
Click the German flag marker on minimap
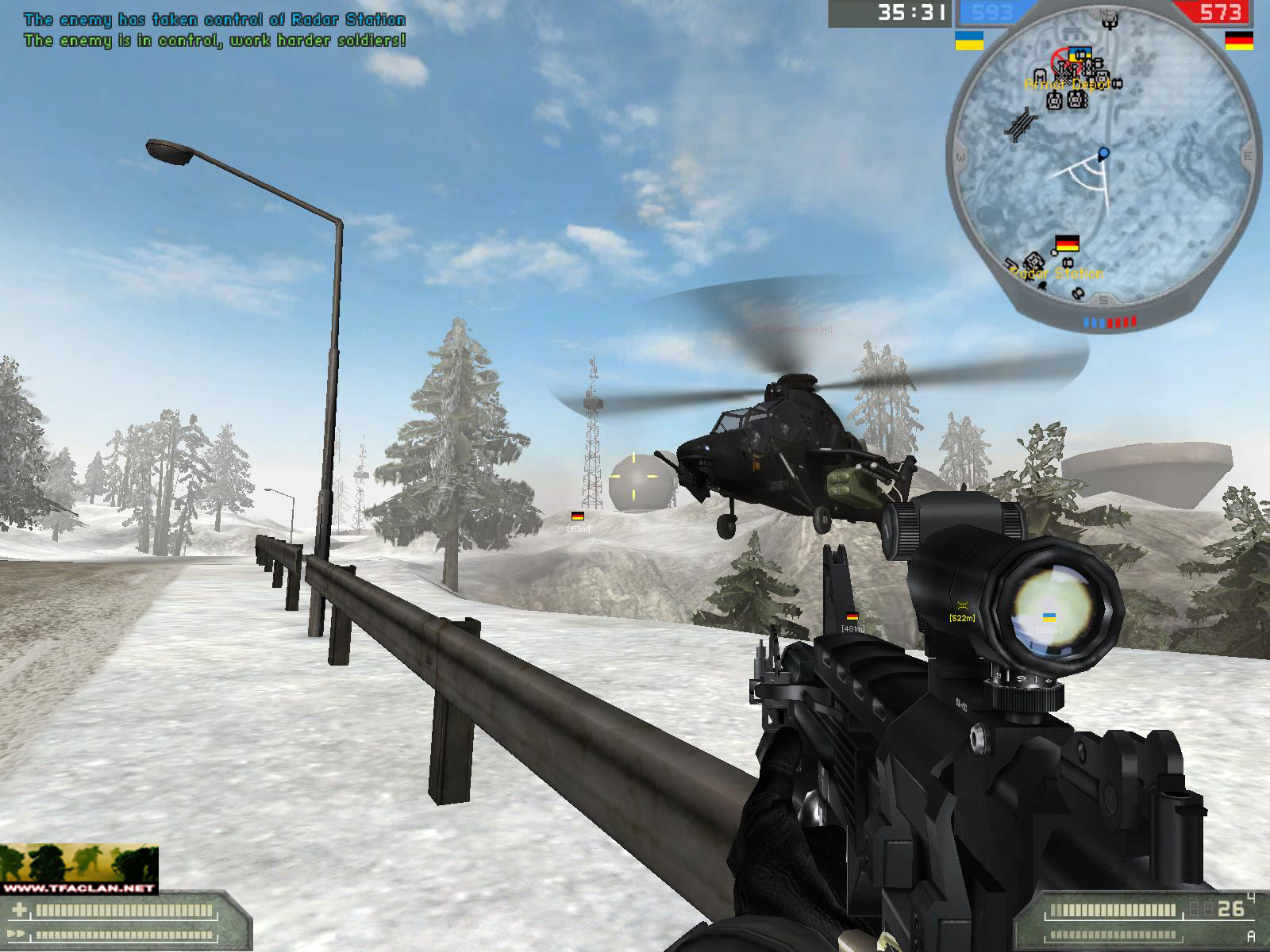coord(1067,244)
